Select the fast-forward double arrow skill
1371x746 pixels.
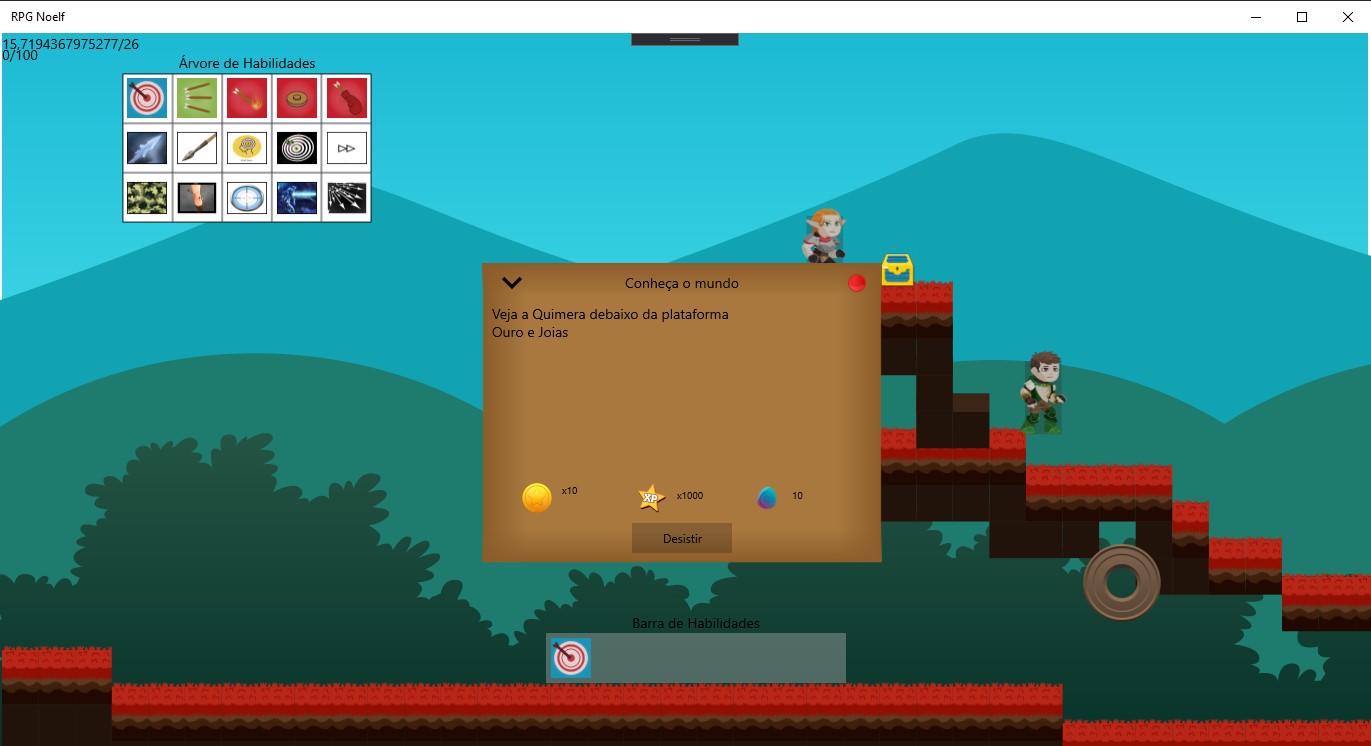[347, 147]
